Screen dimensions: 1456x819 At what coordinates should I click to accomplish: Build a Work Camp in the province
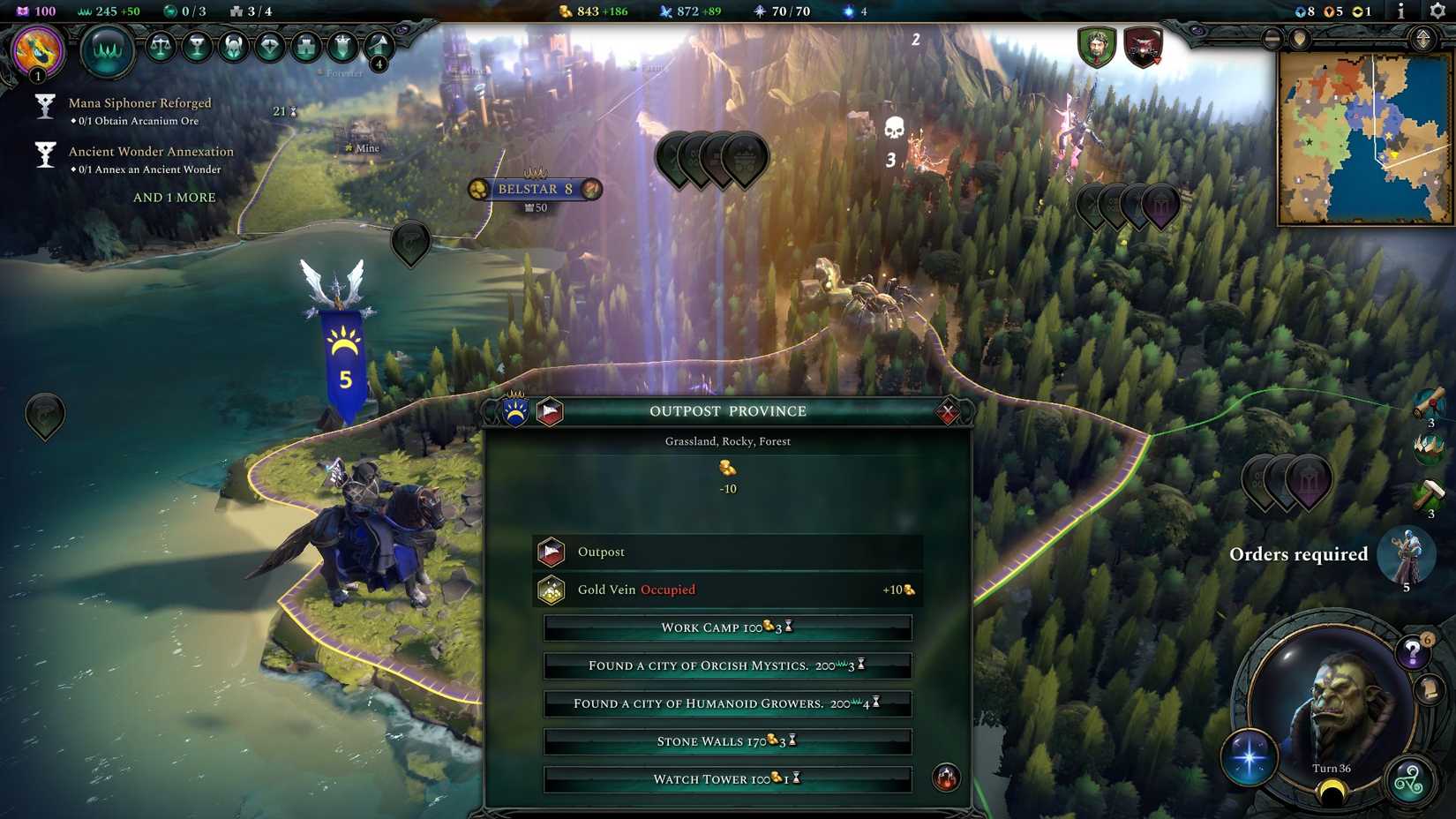pyautogui.click(x=726, y=627)
